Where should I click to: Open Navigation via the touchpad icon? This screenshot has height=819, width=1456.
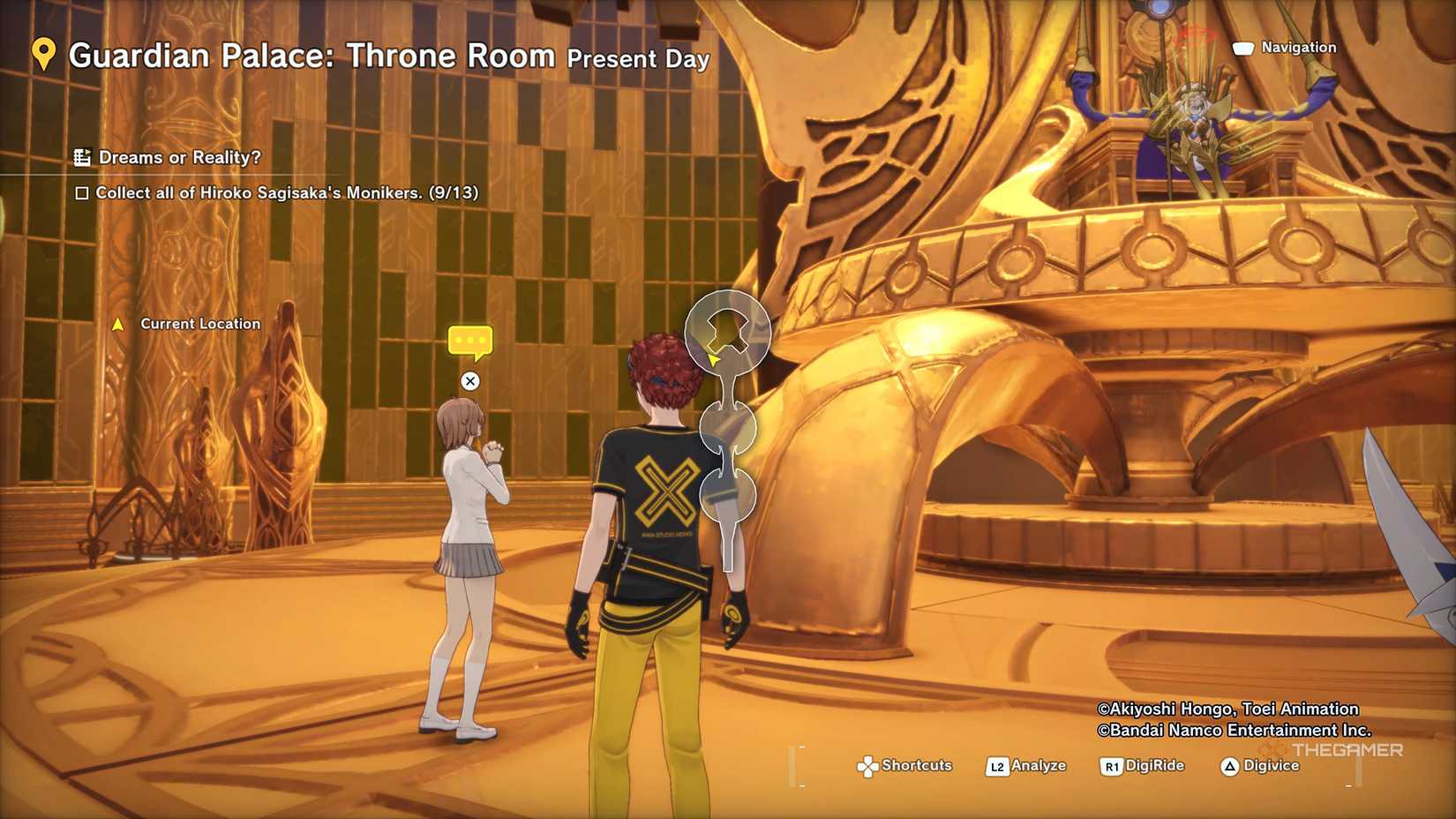(1243, 47)
